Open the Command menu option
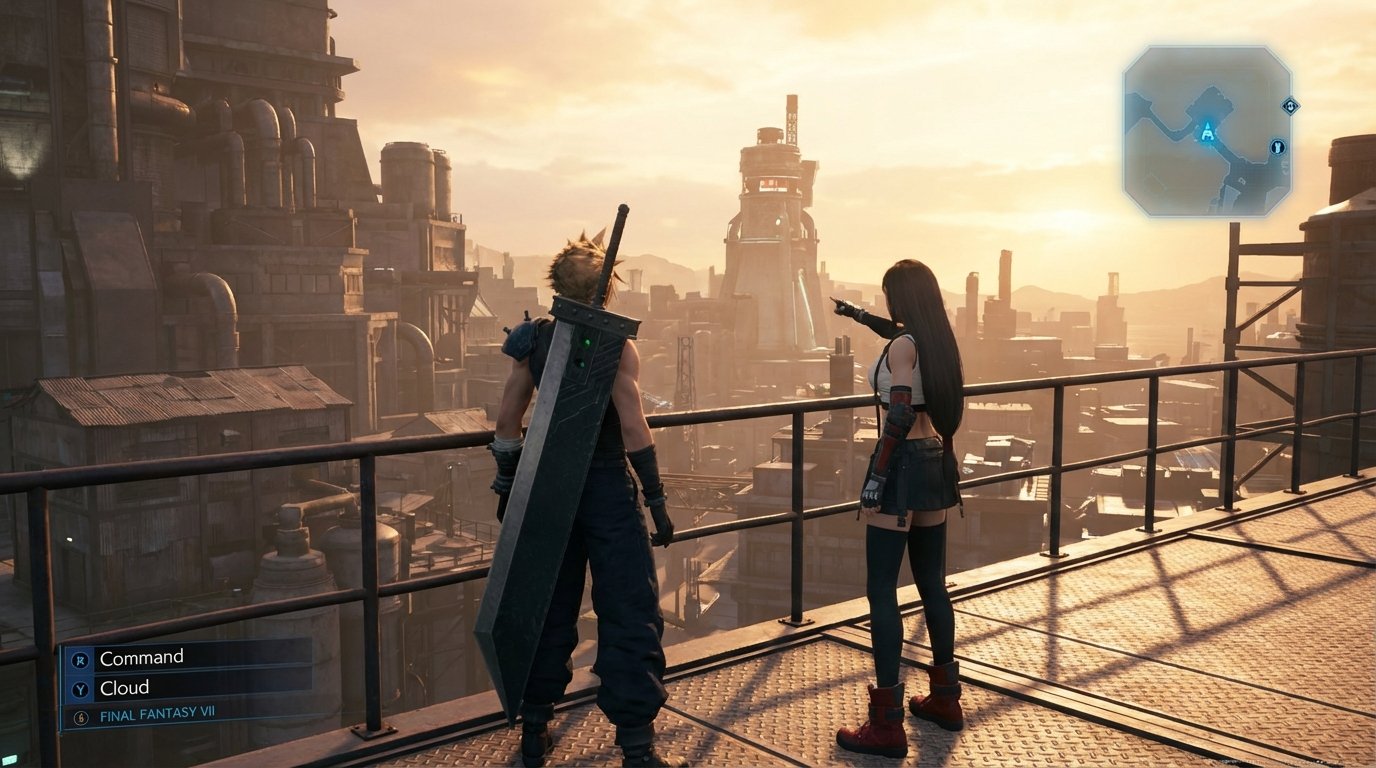Screen dimensions: 1376x768 (x=142, y=657)
